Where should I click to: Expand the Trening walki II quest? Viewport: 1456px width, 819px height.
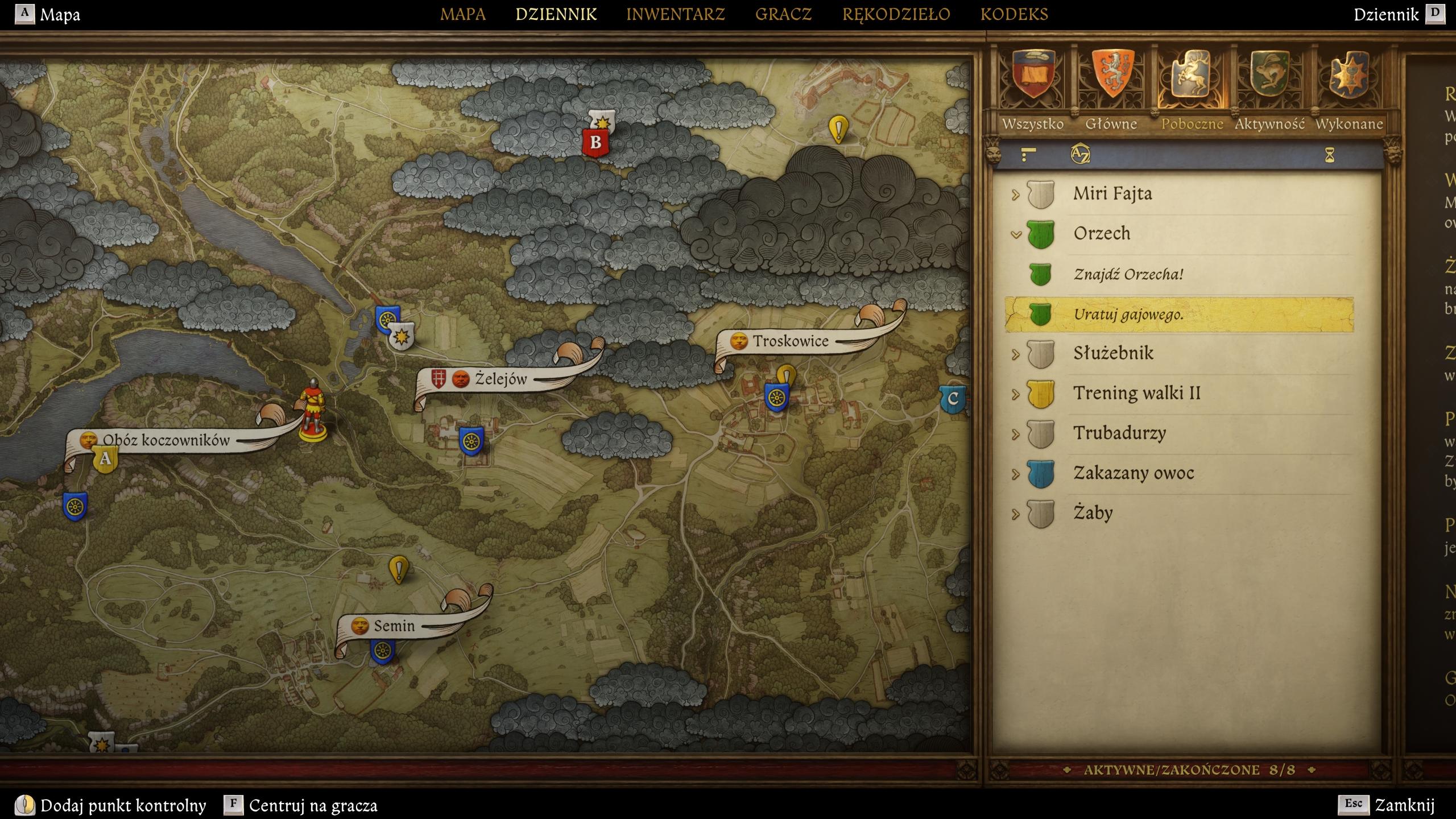coord(1016,394)
